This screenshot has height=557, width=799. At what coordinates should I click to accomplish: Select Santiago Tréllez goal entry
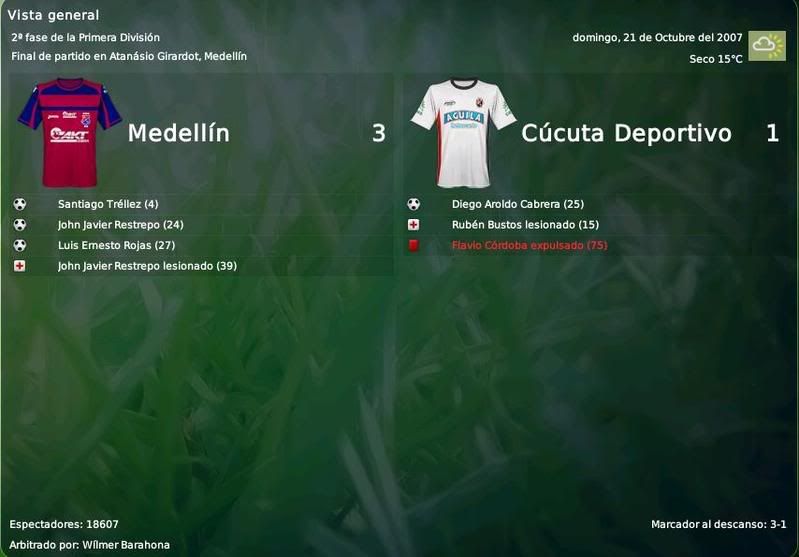click(x=108, y=204)
